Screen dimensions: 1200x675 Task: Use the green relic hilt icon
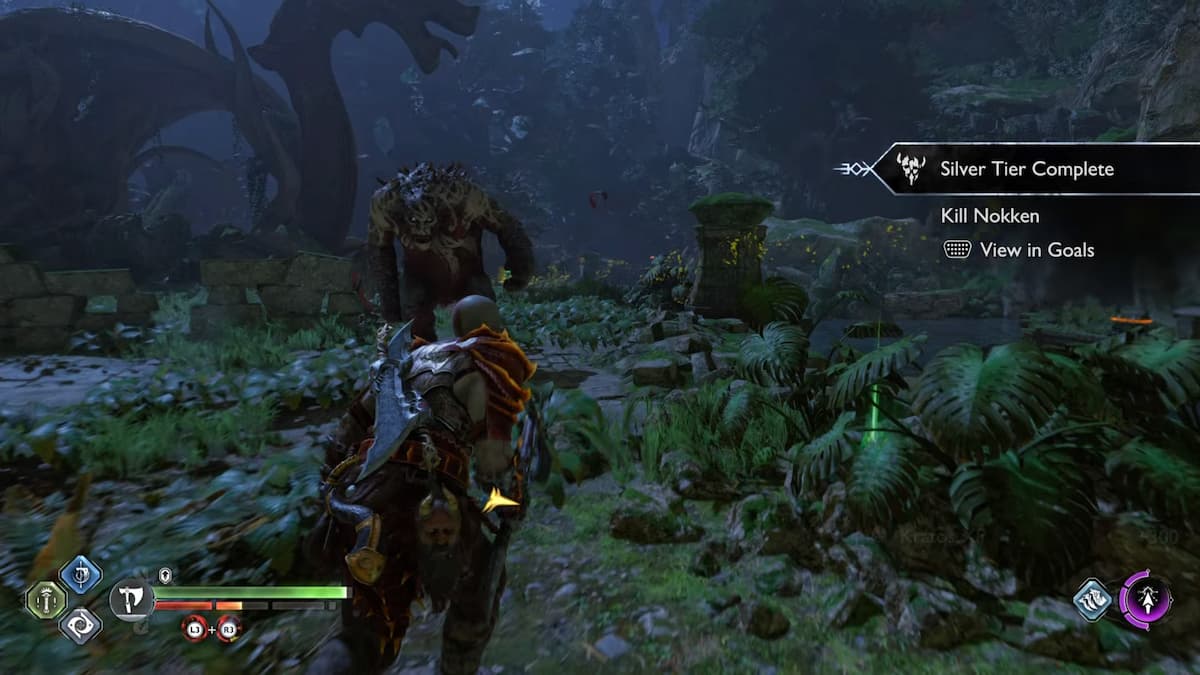click(x=45, y=600)
